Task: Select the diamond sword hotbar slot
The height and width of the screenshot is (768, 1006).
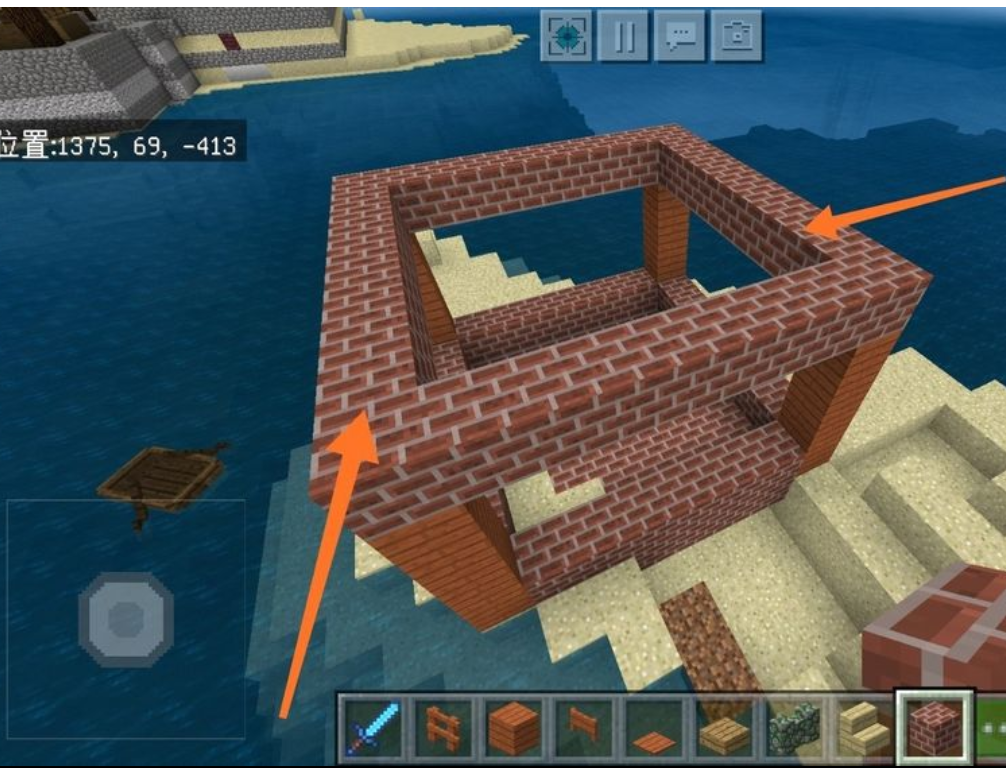Action: [372, 728]
